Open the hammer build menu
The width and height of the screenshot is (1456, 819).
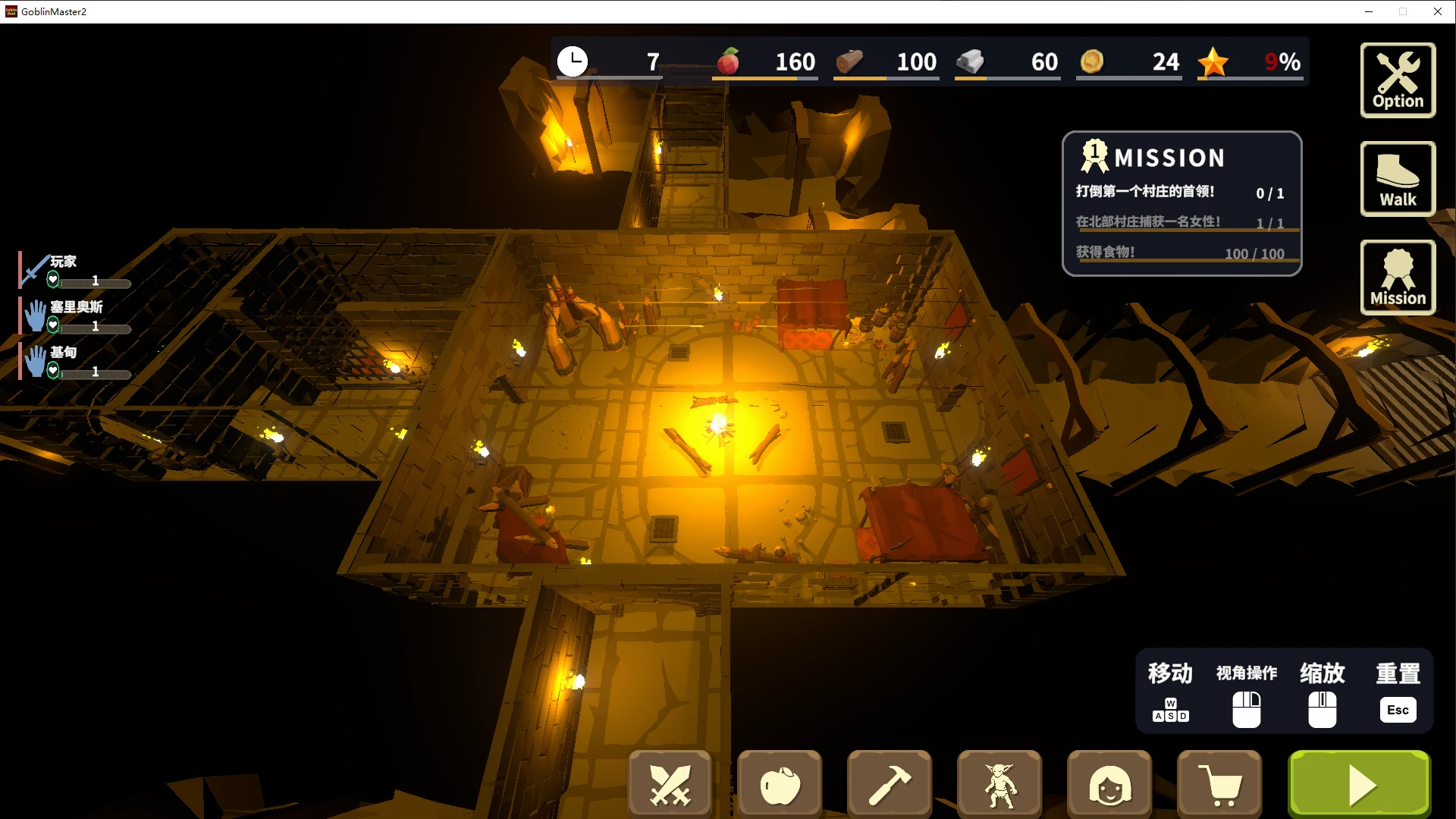890,784
